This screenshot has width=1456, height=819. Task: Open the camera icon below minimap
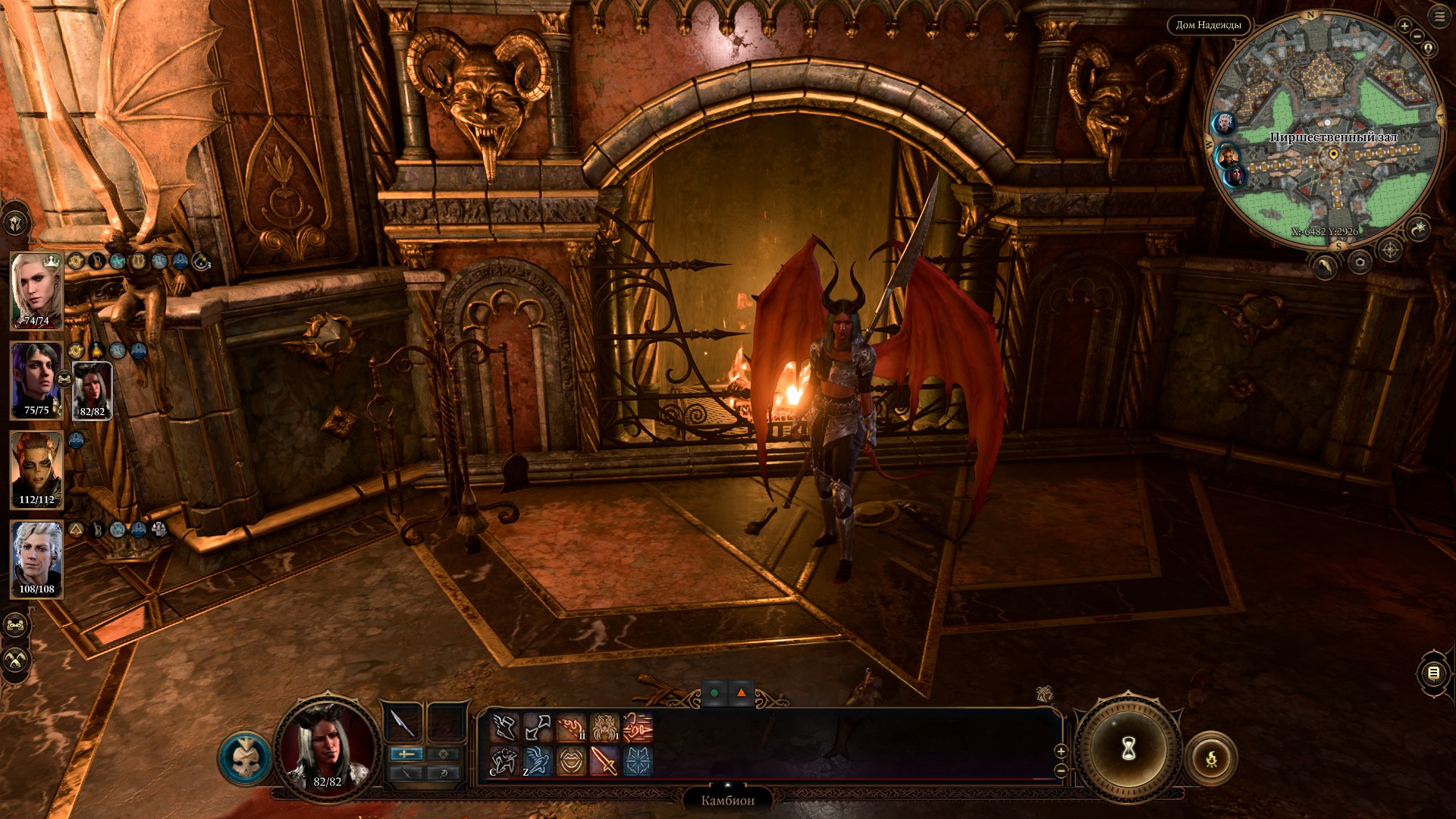pyautogui.click(x=1360, y=262)
